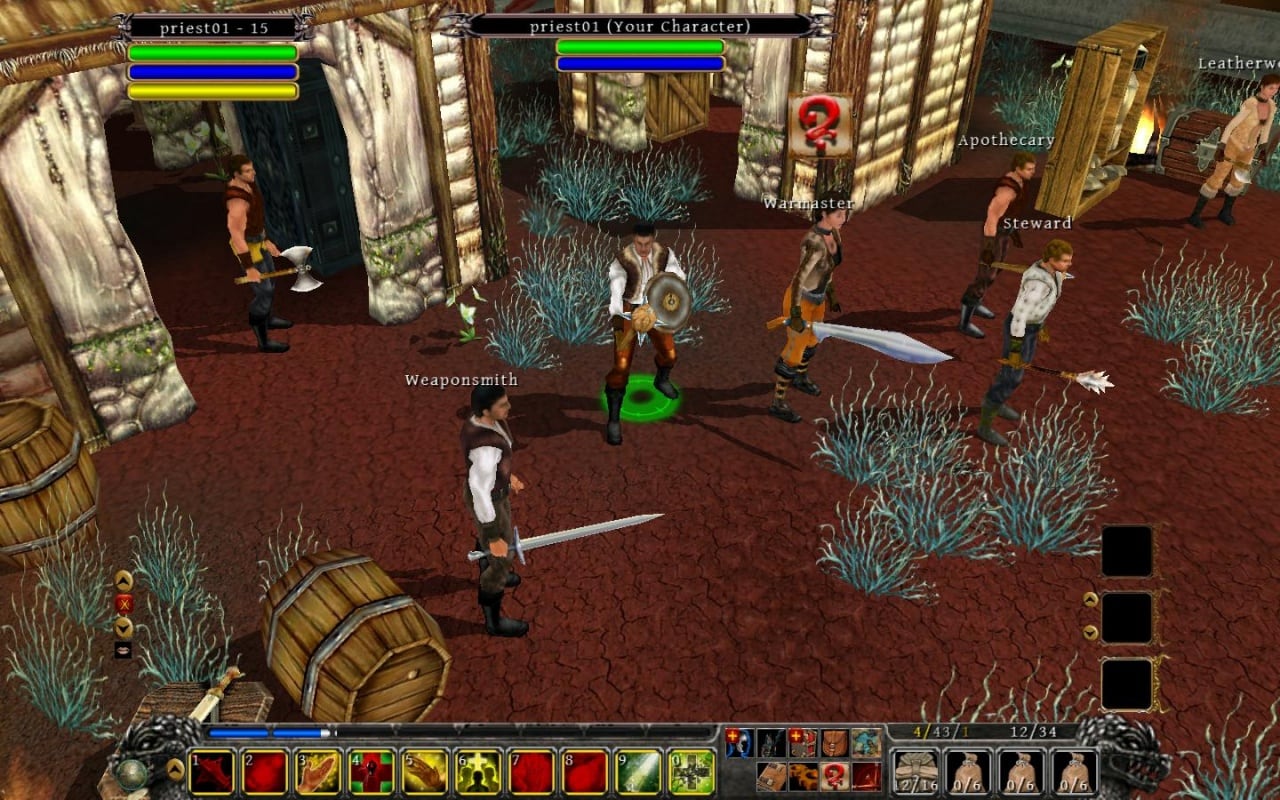Click the lips speech icon
Viewport: 1280px width, 800px height.
pos(124,650)
